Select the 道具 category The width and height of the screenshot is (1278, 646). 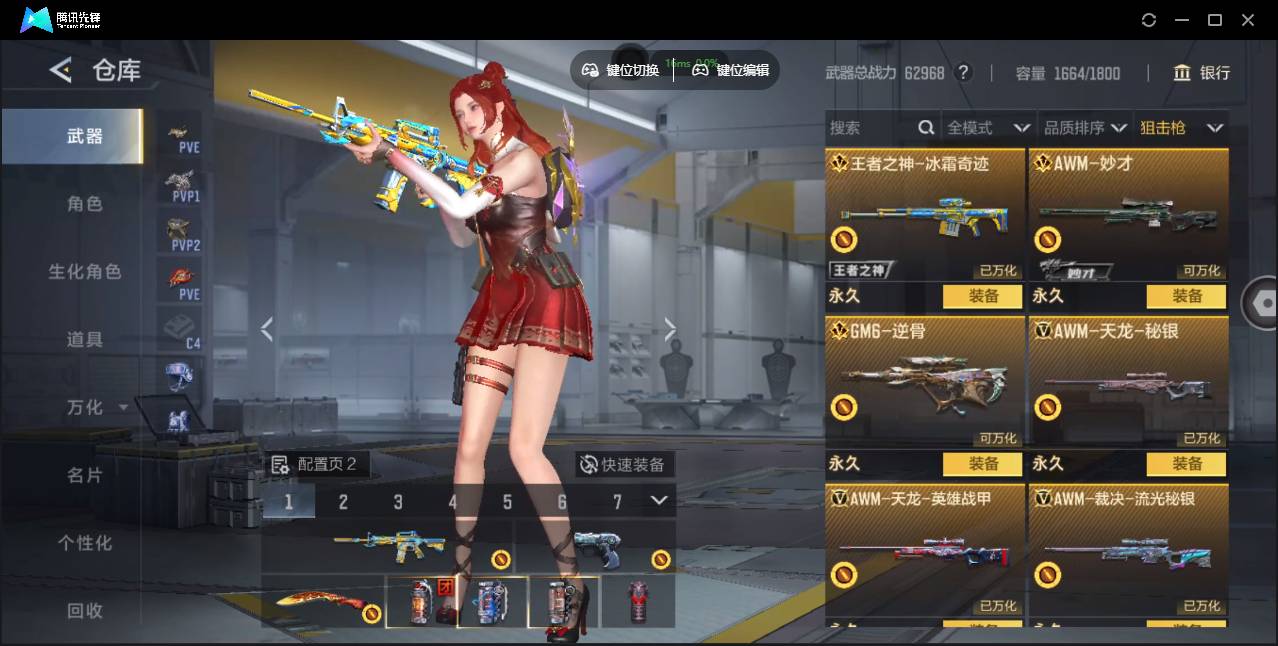coord(85,340)
